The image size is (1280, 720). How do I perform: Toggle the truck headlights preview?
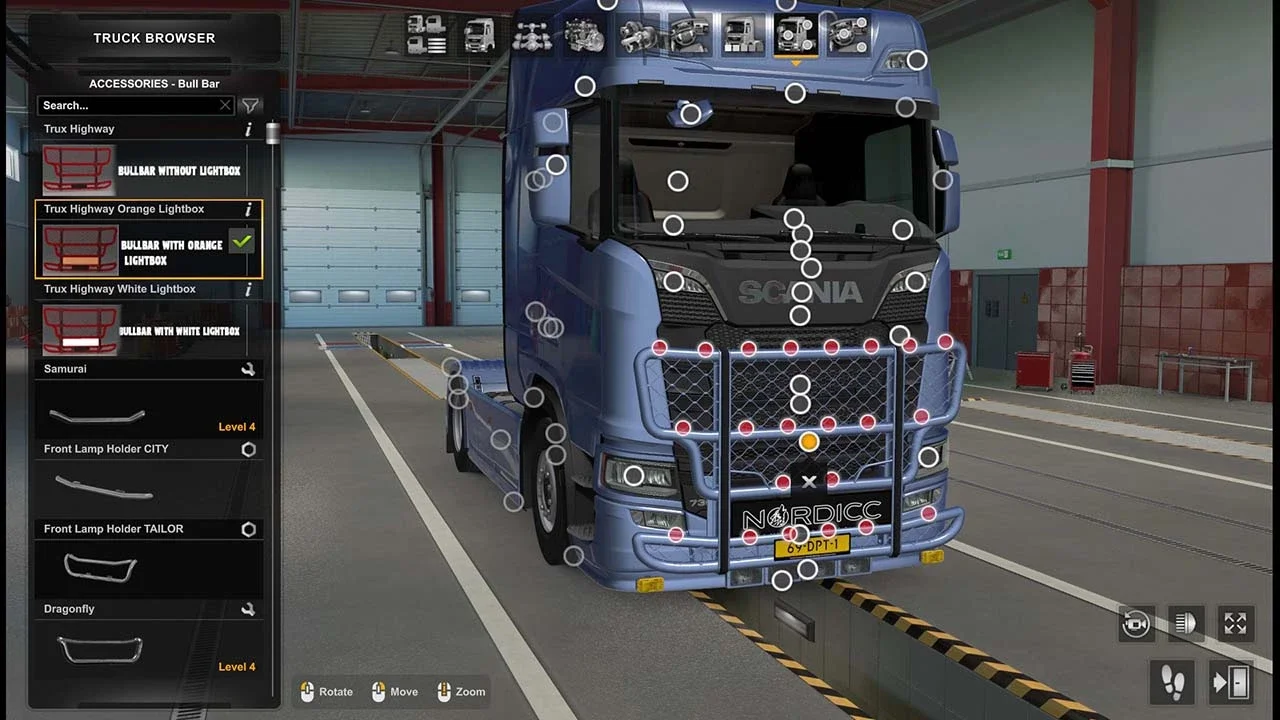(x=1185, y=623)
